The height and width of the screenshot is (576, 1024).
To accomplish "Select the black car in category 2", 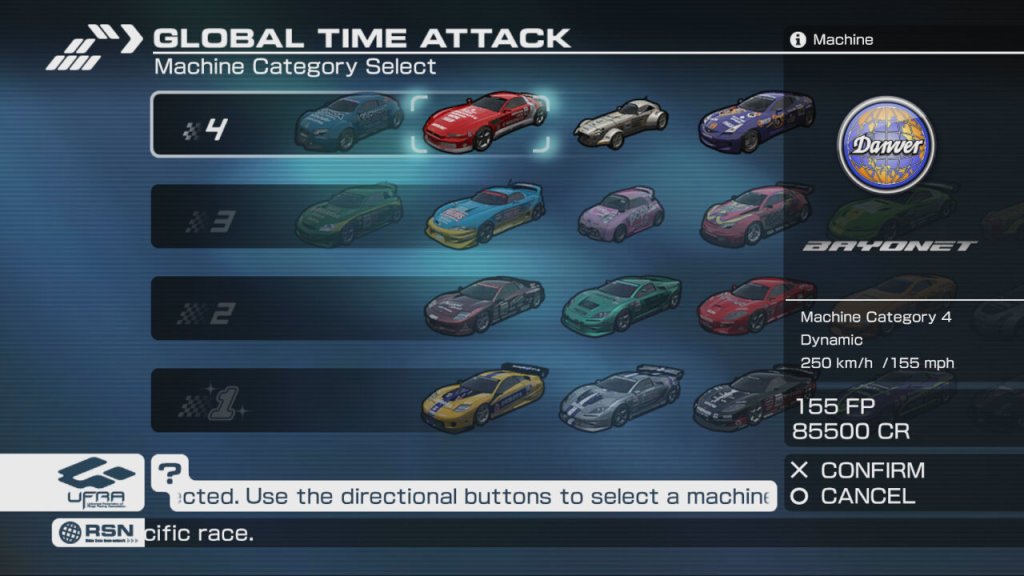I will tap(484, 305).
